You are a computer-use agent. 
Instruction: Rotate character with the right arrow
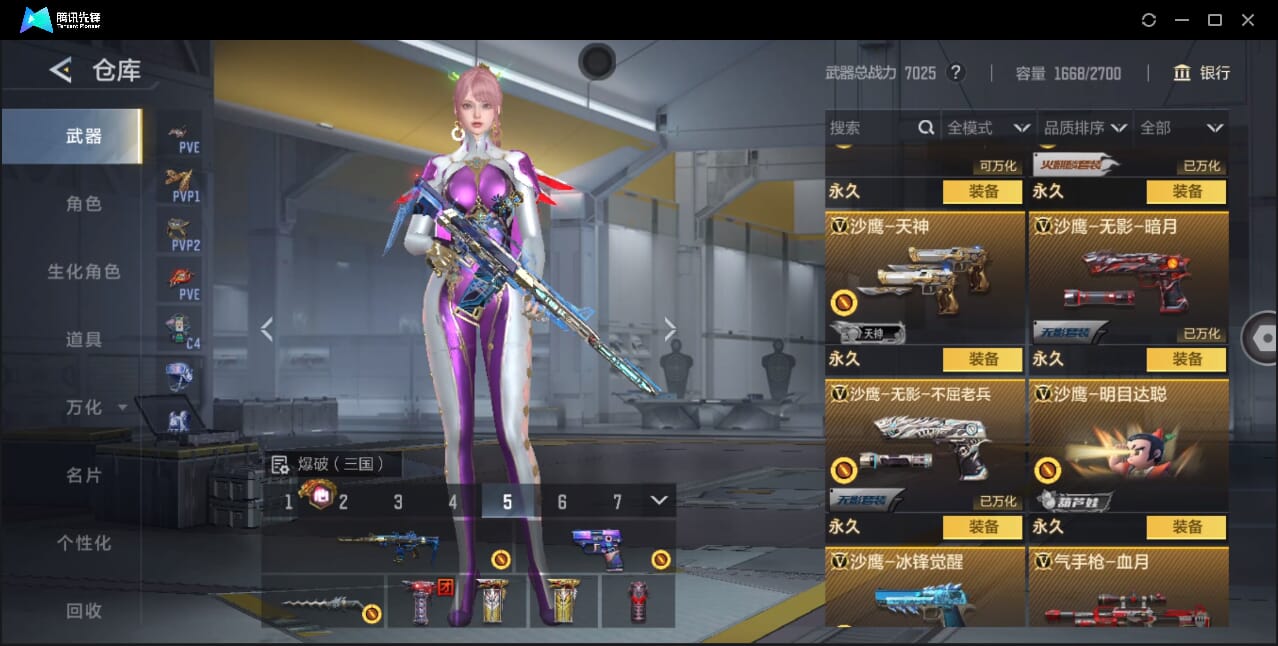click(670, 329)
